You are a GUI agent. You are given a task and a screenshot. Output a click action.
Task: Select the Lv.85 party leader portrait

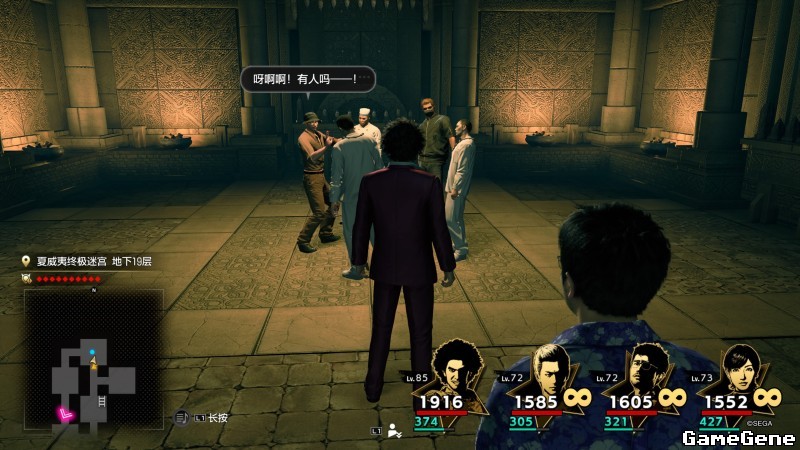[456, 374]
